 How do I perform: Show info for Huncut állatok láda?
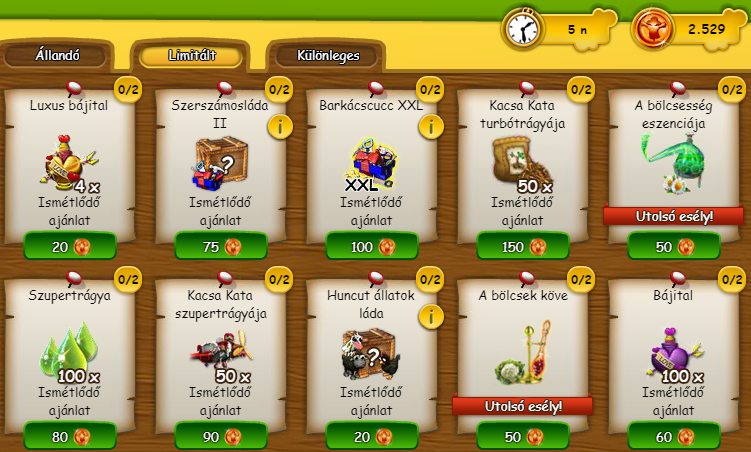click(x=431, y=316)
